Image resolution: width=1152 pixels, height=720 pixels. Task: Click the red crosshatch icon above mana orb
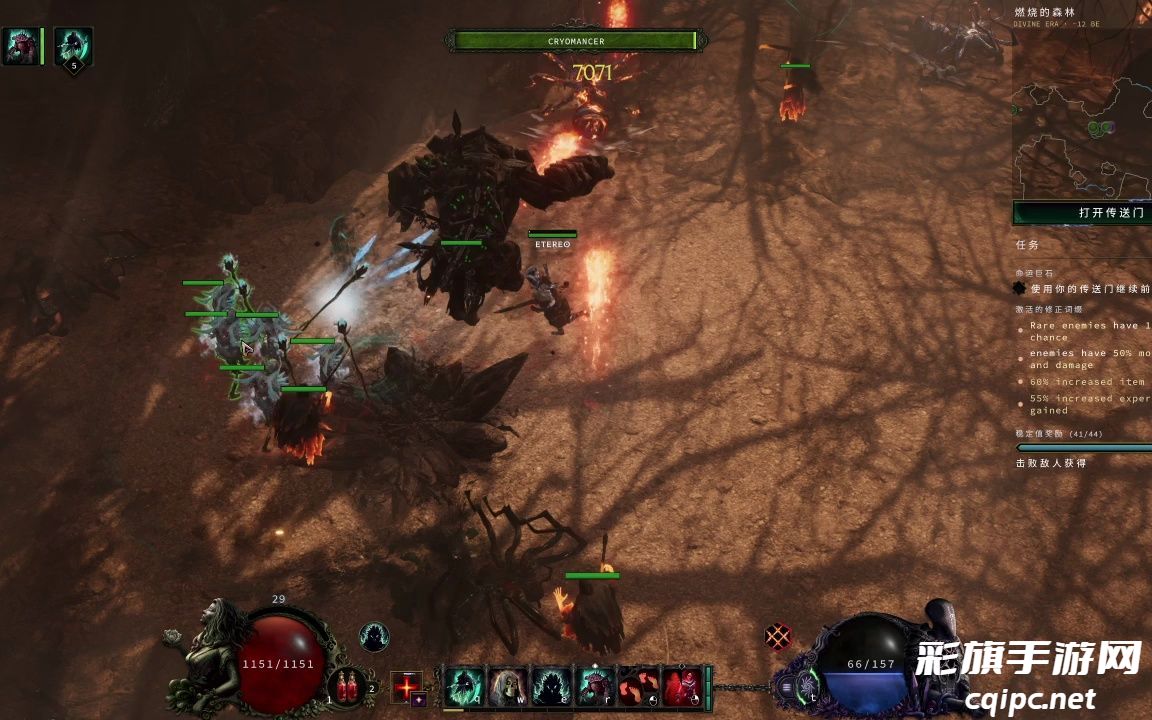777,636
